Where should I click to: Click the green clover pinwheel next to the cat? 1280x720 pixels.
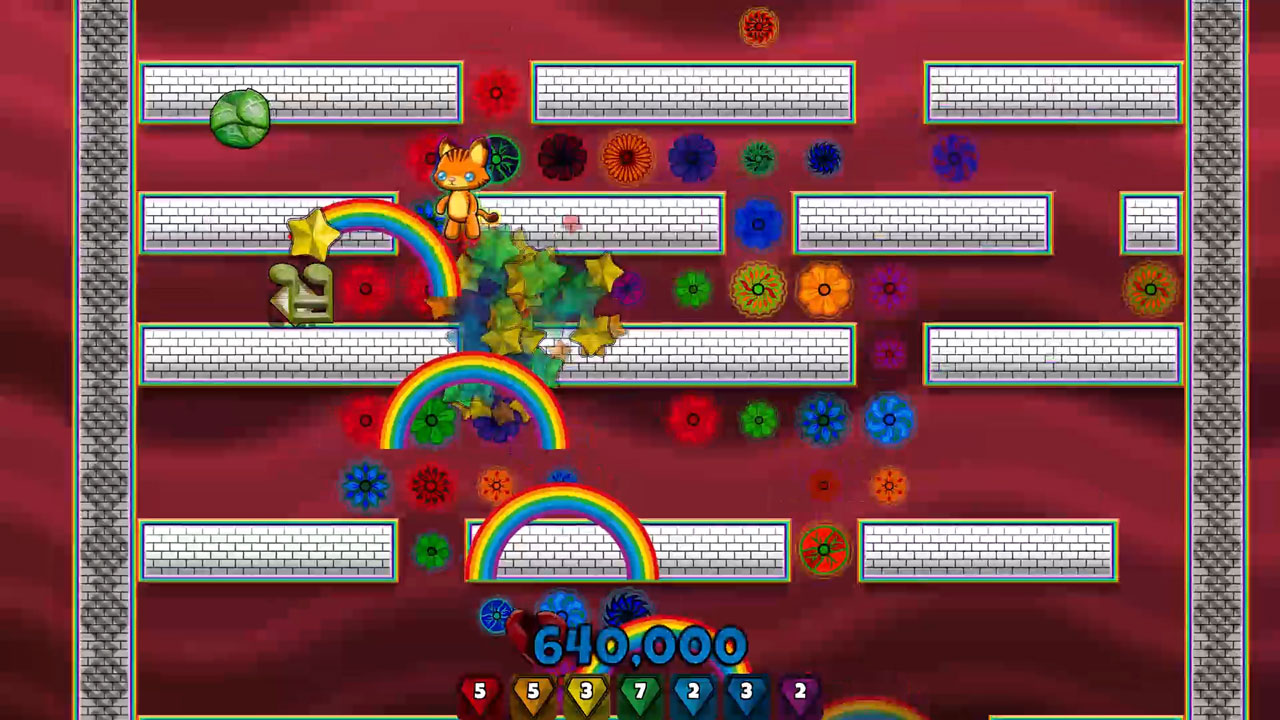click(505, 160)
